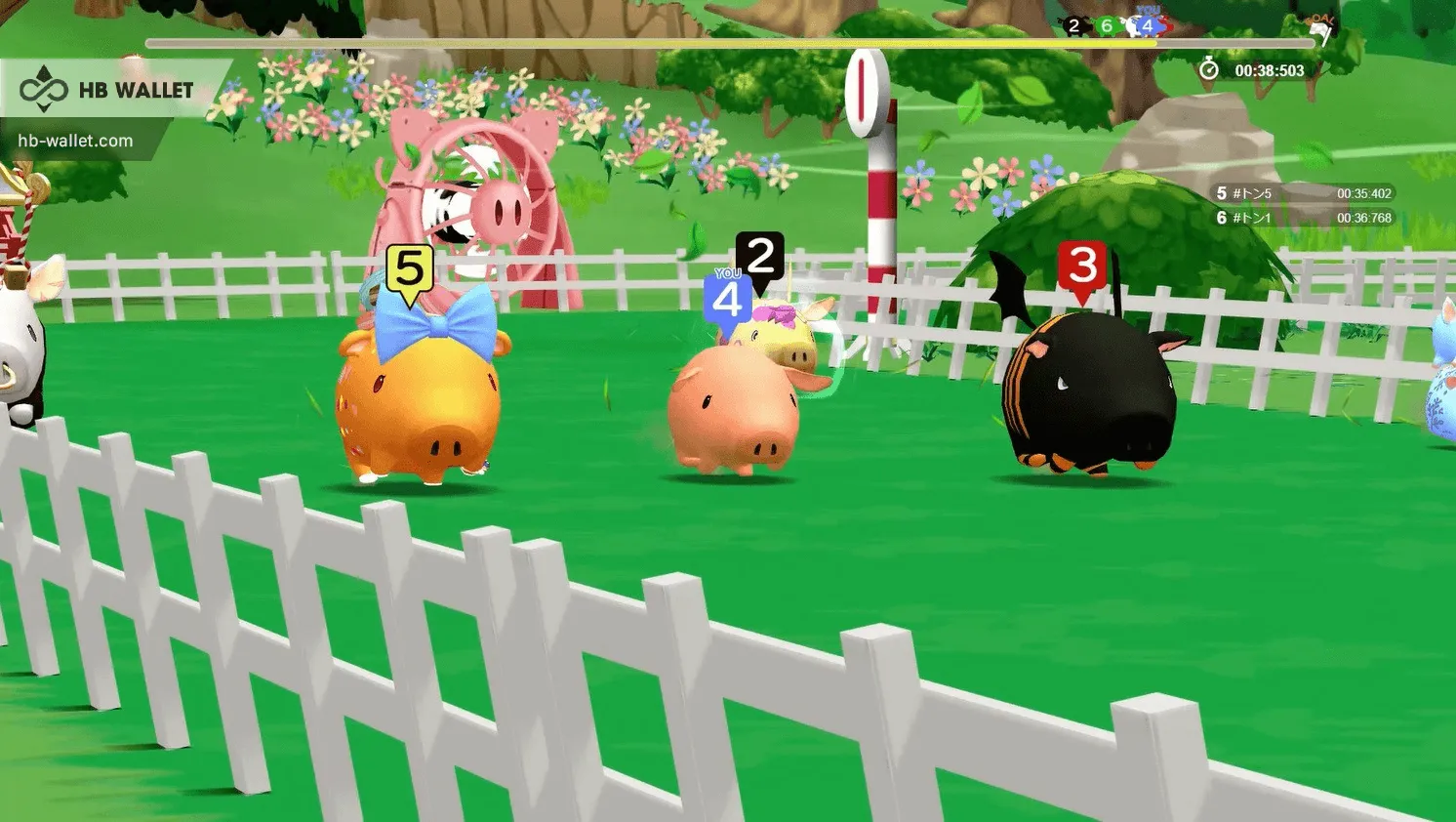Click the white pig icon on the progress tracker
Image resolution: width=1456 pixels, height=822 pixels.
coord(1132,23)
